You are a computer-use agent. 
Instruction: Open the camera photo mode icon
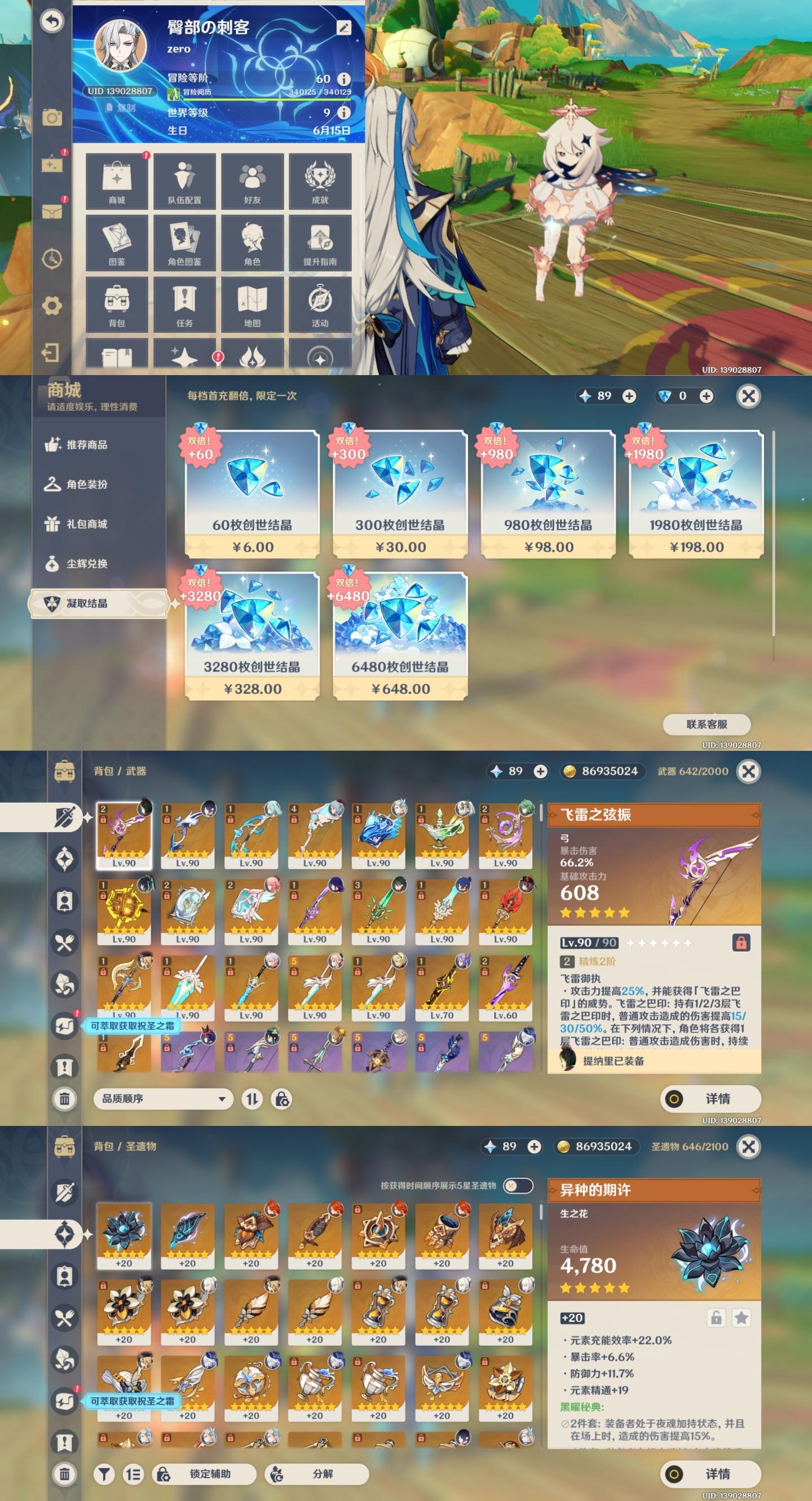pyautogui.click(x=52, y=118)
